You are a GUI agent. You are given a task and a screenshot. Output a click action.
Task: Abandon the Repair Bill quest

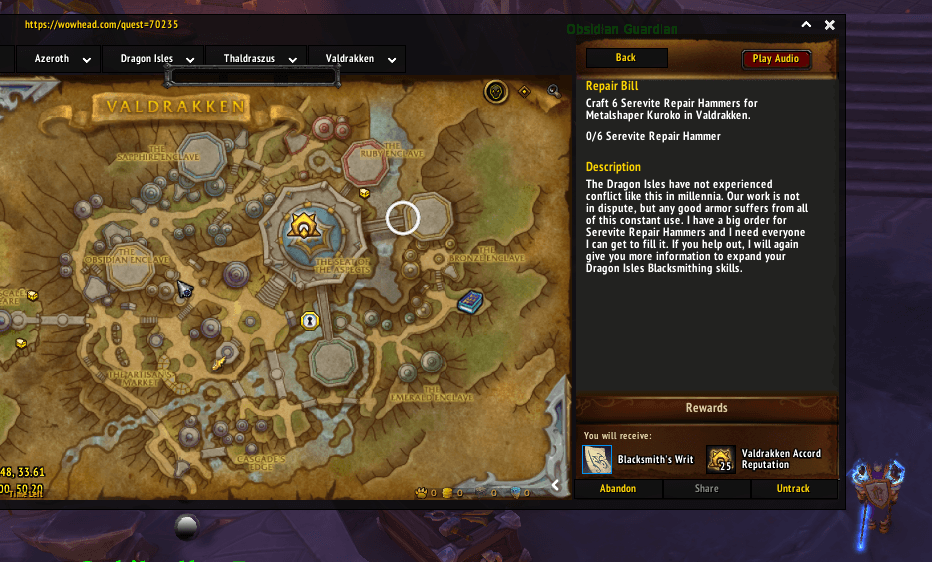click(x=618, y=489)
